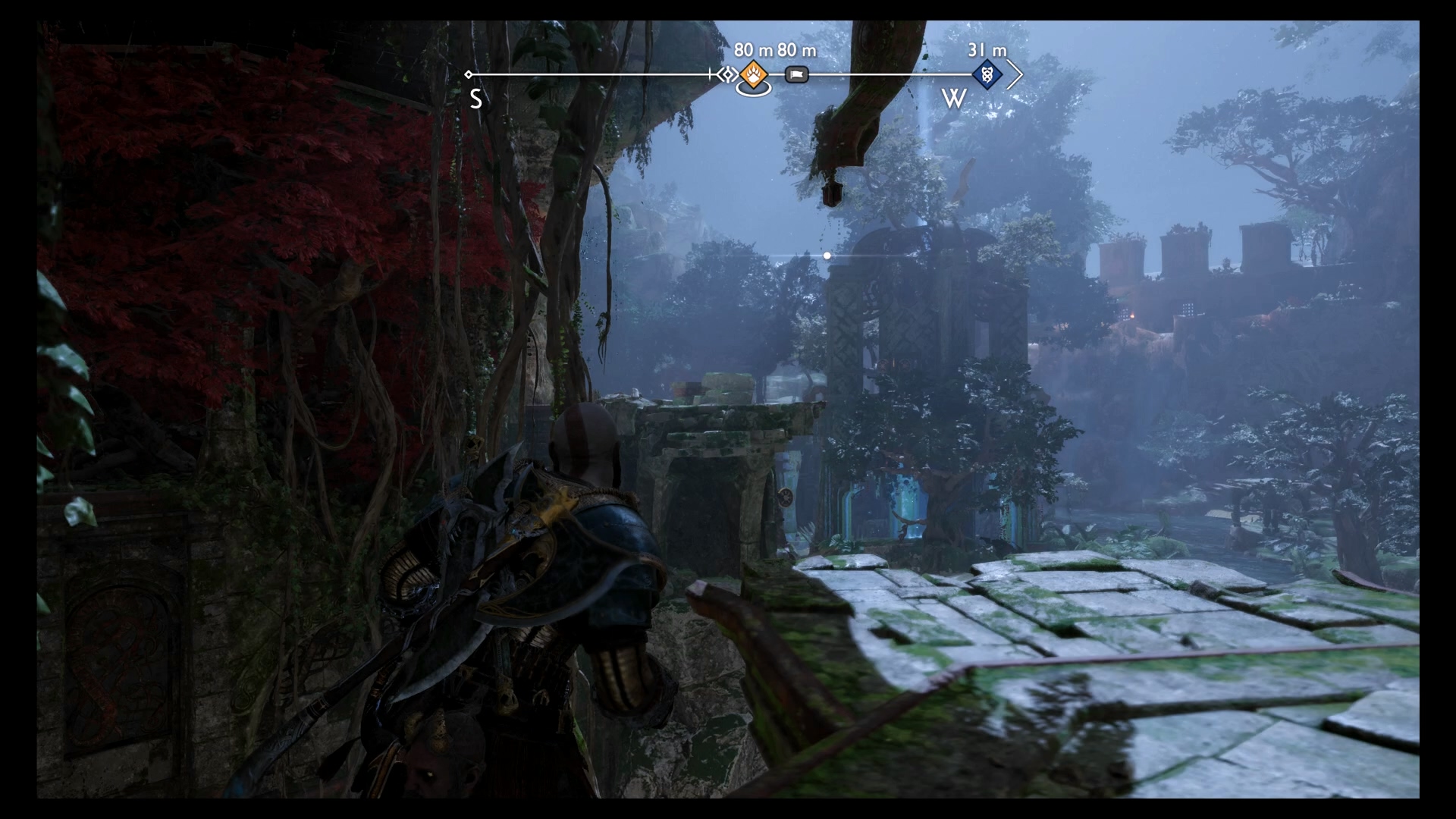This screenshot has height=819, width=1456.
Task: Click the small white diamond bracket compass marker
Action: (726, 74)
